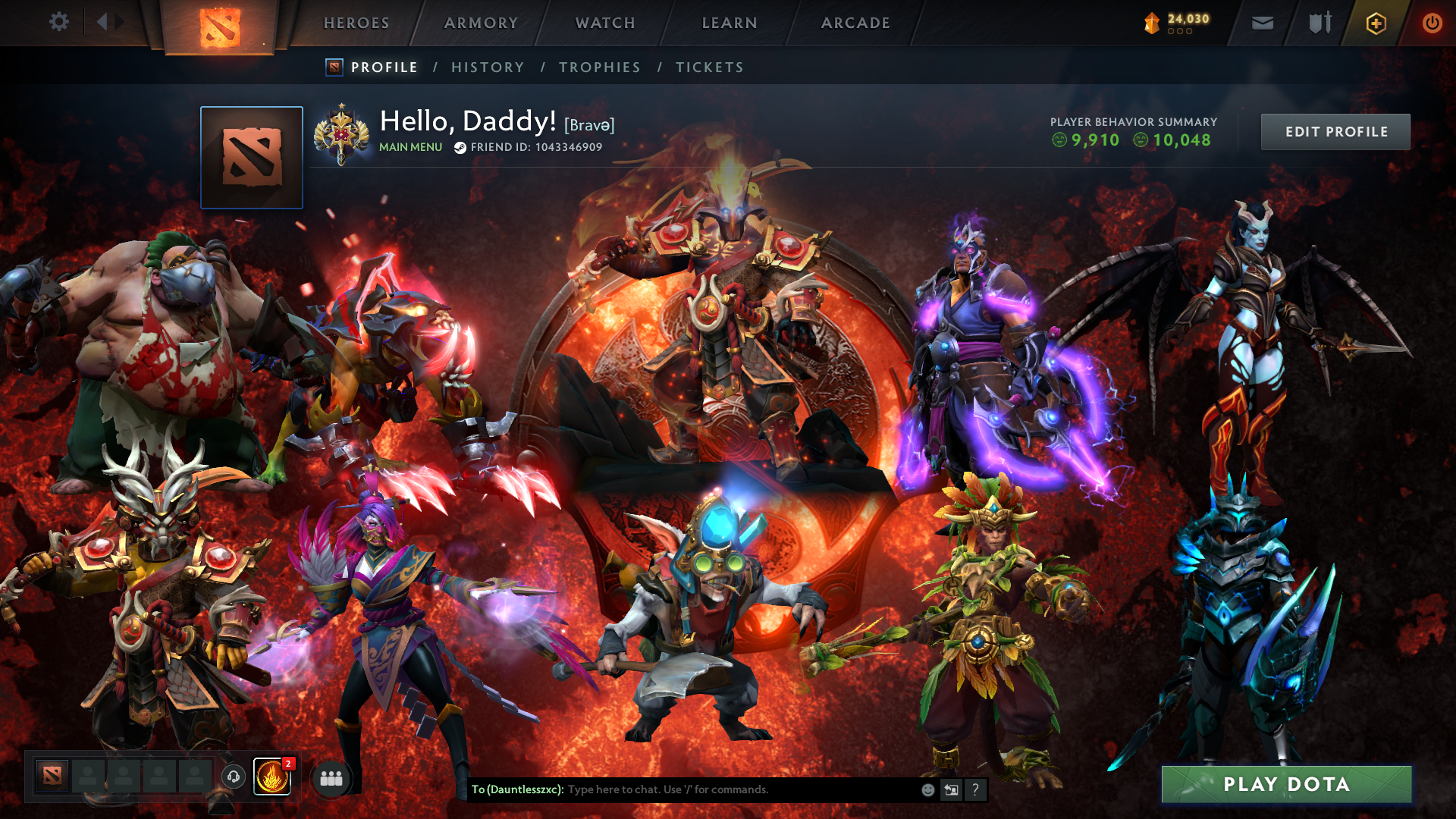Expand party slot next to player avatar
This screenshot has height=819, width=1456.
[x=89, y=777]
